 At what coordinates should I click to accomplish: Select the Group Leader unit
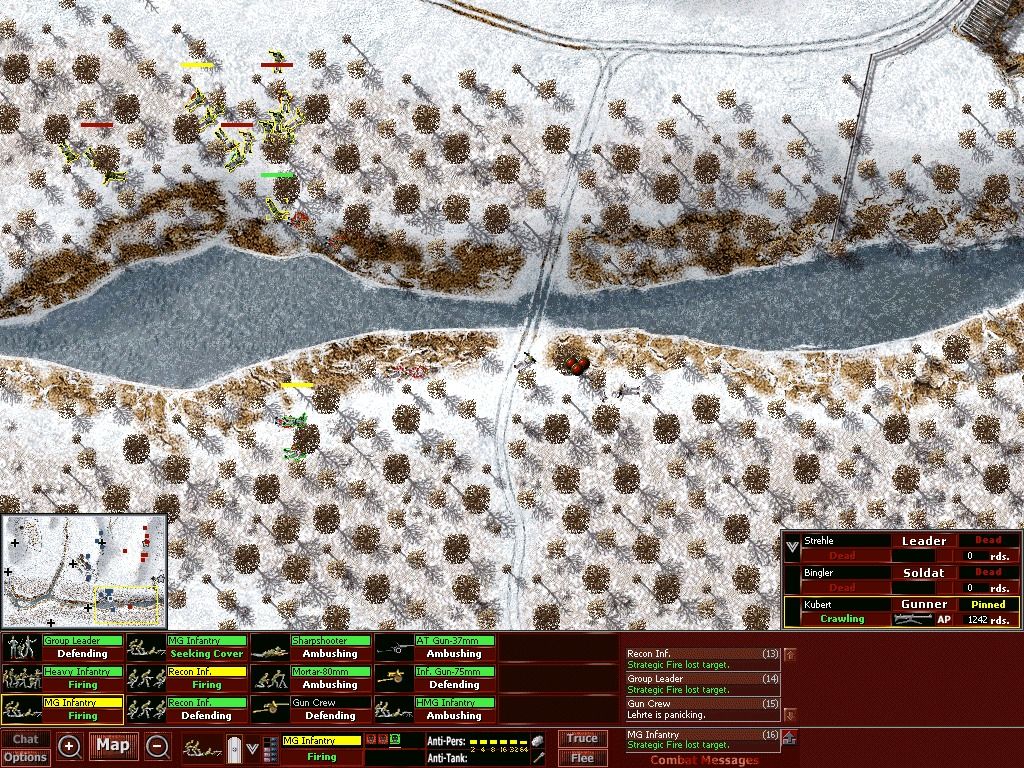point(62,647)
